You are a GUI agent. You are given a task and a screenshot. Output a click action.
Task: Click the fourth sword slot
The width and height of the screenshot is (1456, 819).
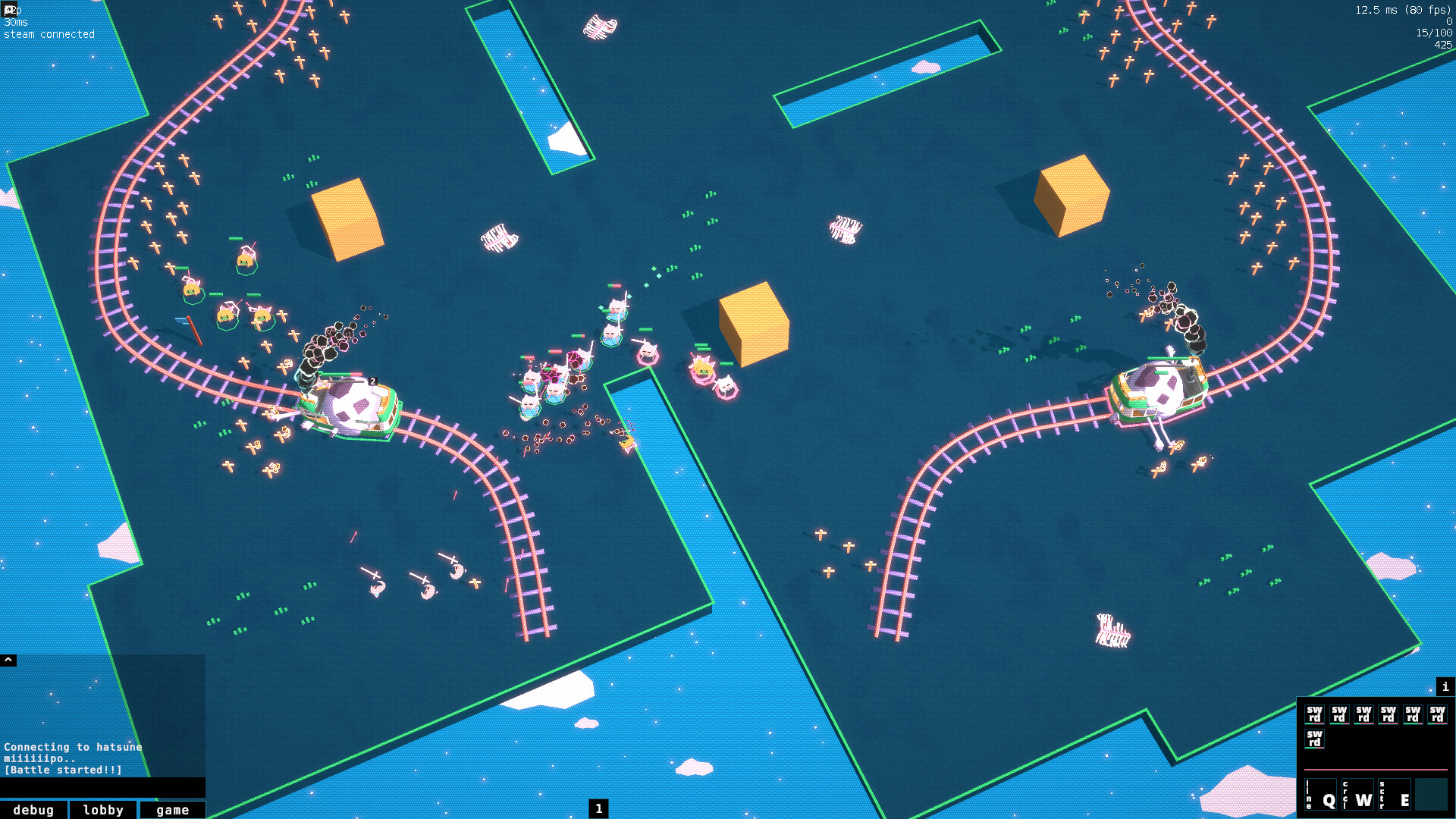[1388, 714]
